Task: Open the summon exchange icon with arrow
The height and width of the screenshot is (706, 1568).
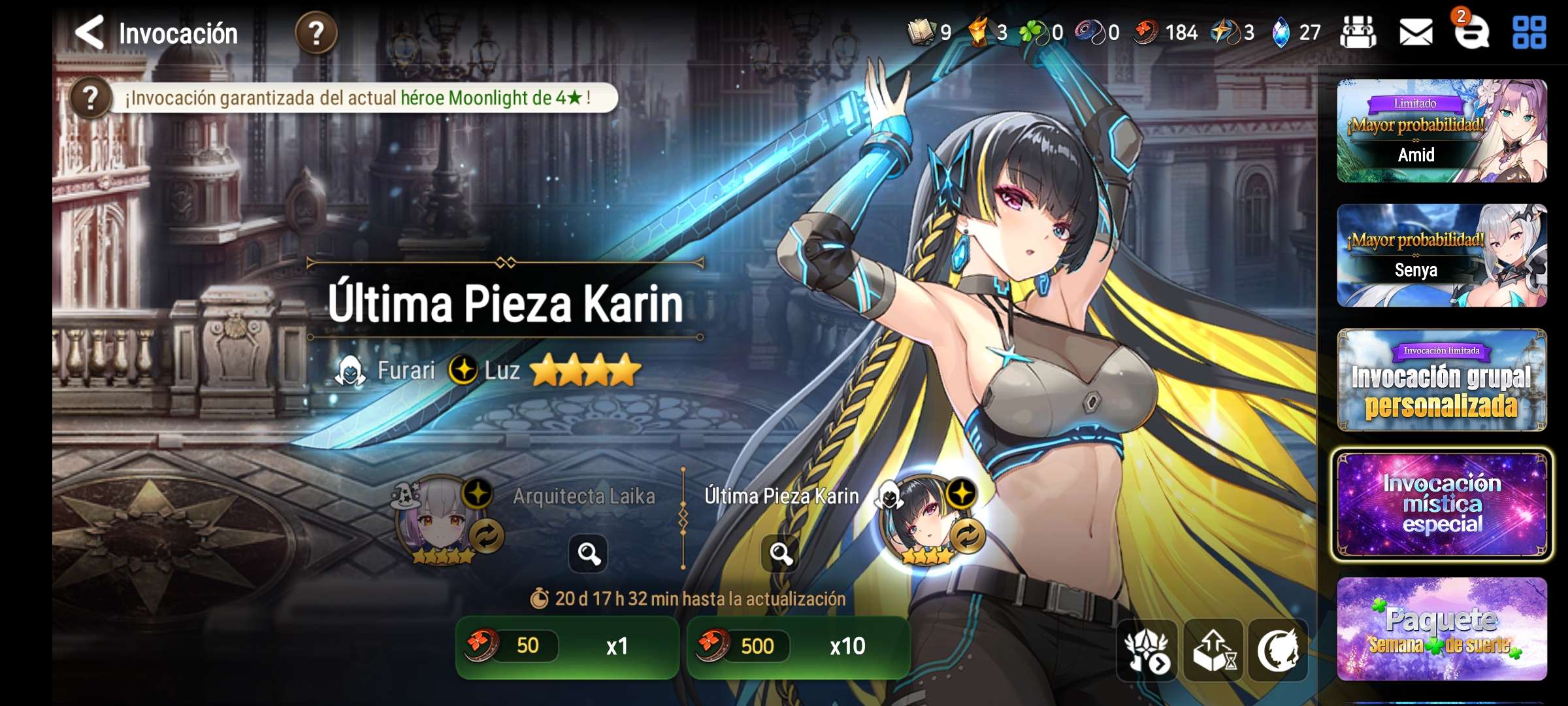Action: tap(1147, 650)
